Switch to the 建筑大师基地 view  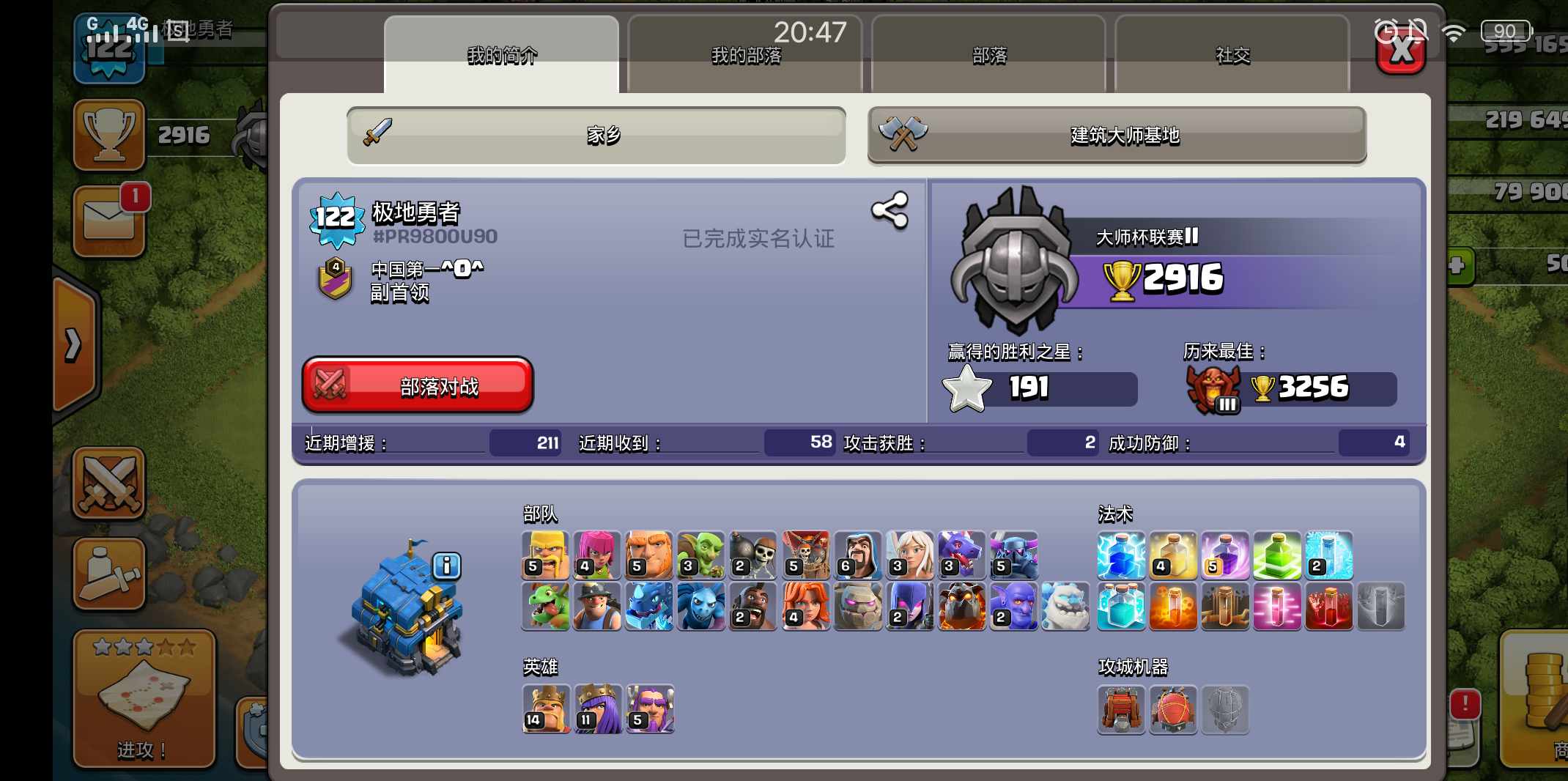(x=1117, y=136)
